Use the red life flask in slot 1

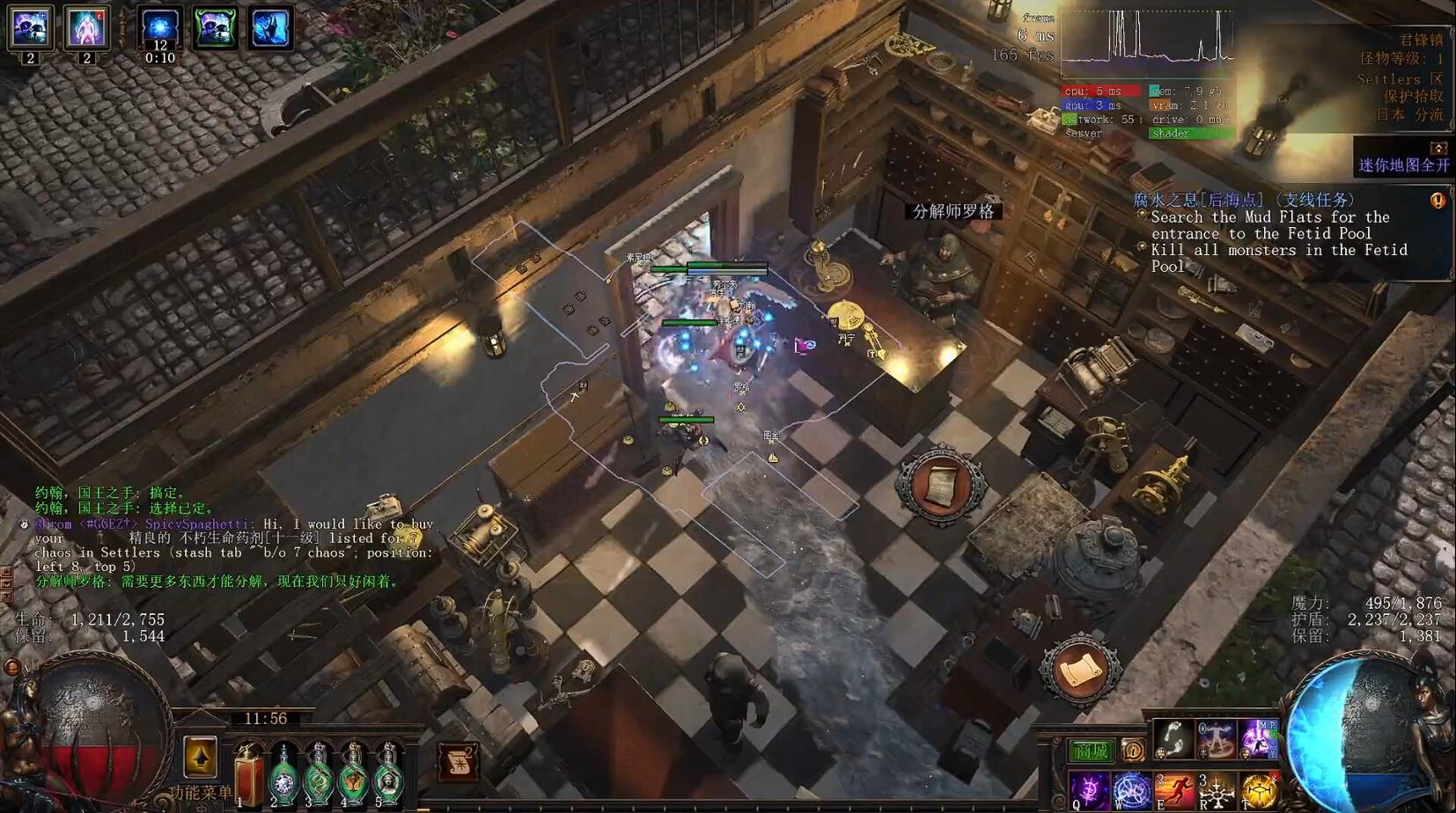[248, 775]
